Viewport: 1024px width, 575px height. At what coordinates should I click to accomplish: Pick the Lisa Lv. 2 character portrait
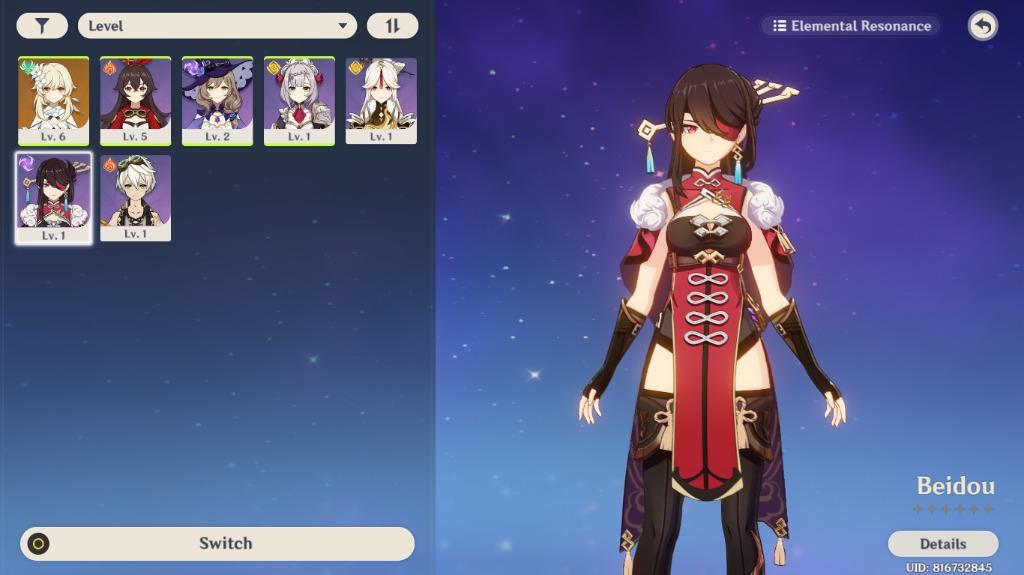(217, 100)
